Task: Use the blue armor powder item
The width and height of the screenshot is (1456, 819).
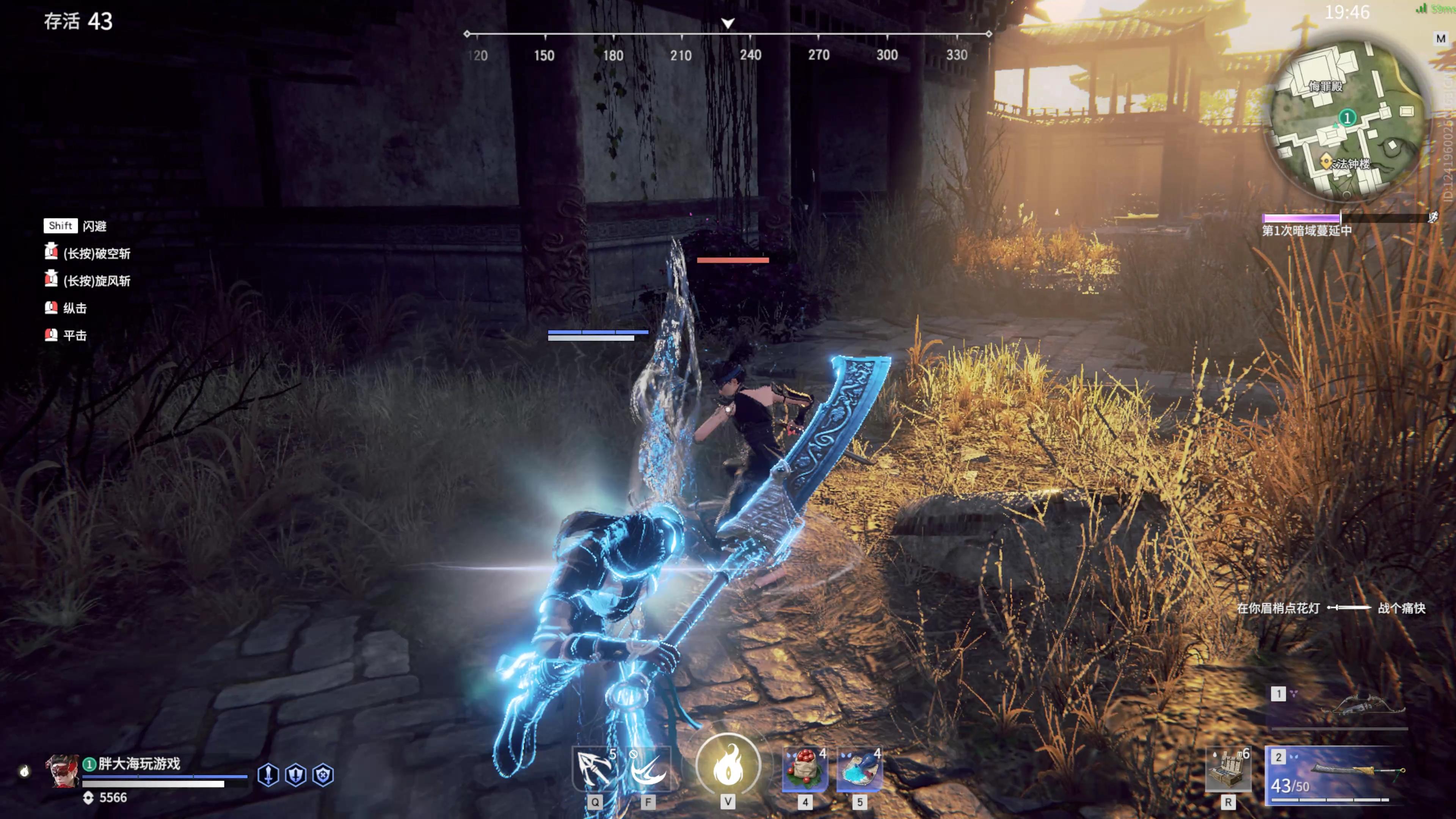Action: [x=860, y=769]
